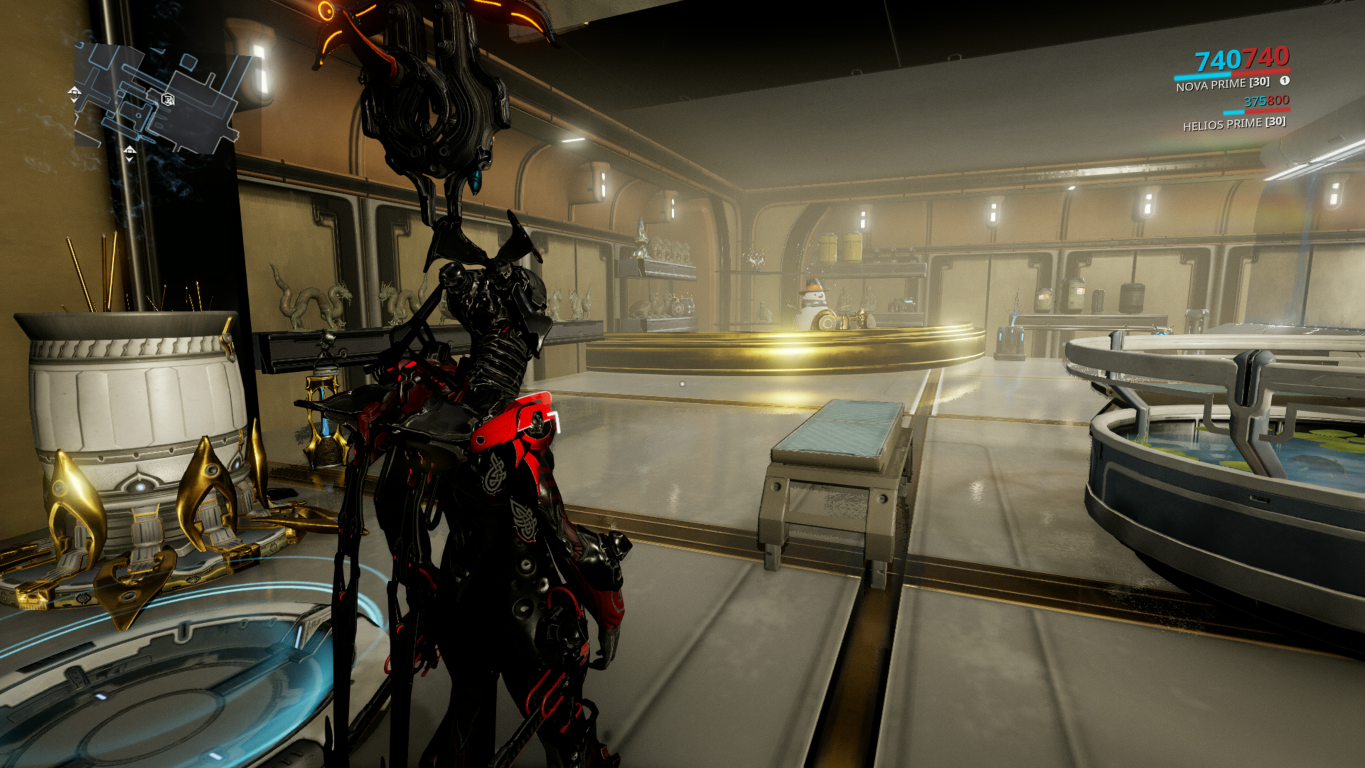Click the hexagonal room marker on the minimap
The image size is (1365, 768).
tap(167, 99)
